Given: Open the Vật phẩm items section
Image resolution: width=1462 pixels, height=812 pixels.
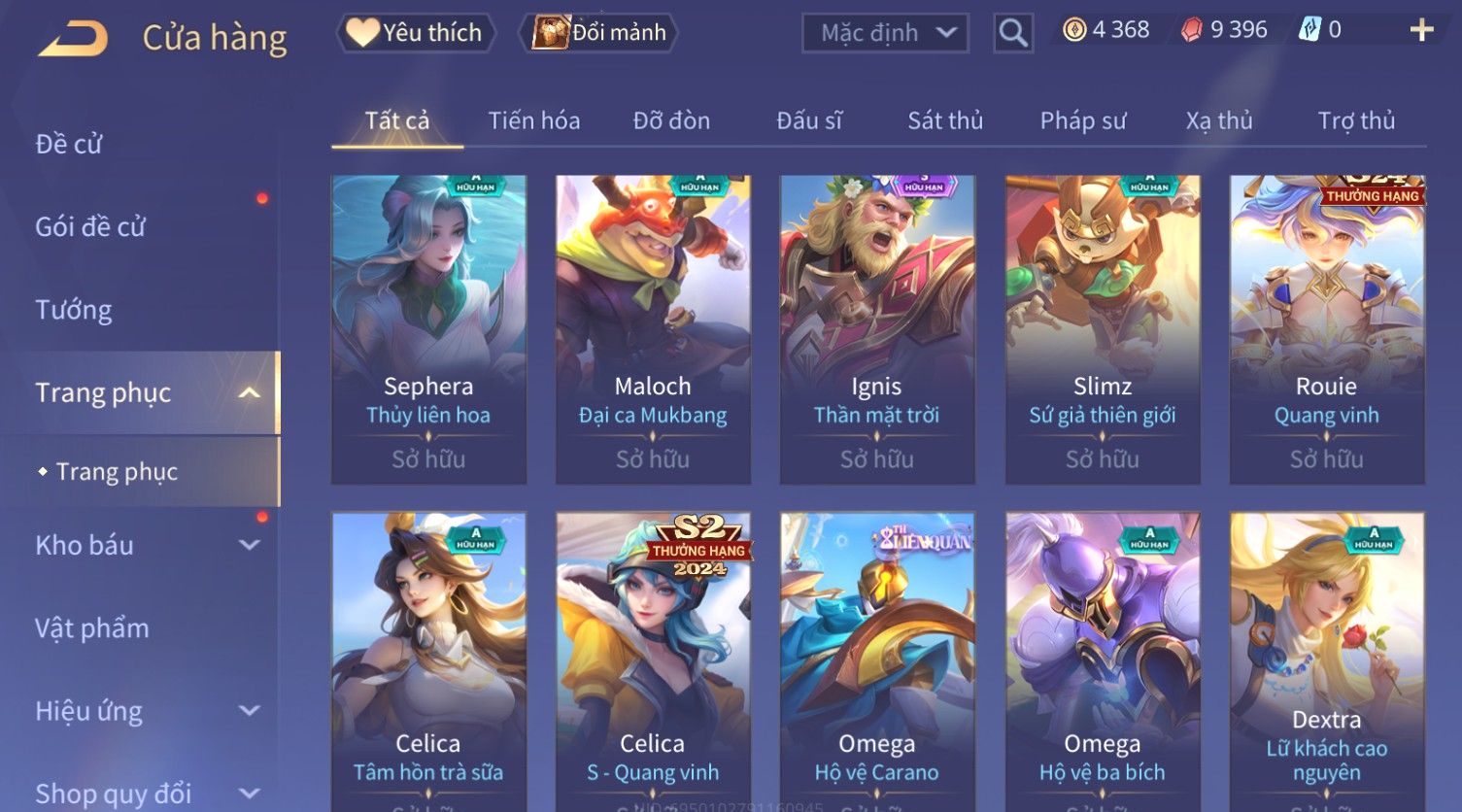Looking at the screenshot, I should coord(92,628).
